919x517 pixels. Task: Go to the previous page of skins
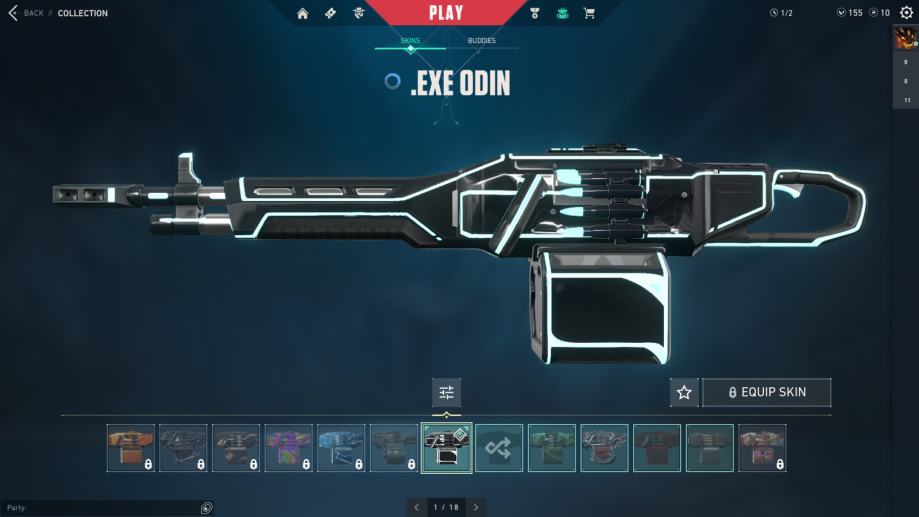[417, 507]
